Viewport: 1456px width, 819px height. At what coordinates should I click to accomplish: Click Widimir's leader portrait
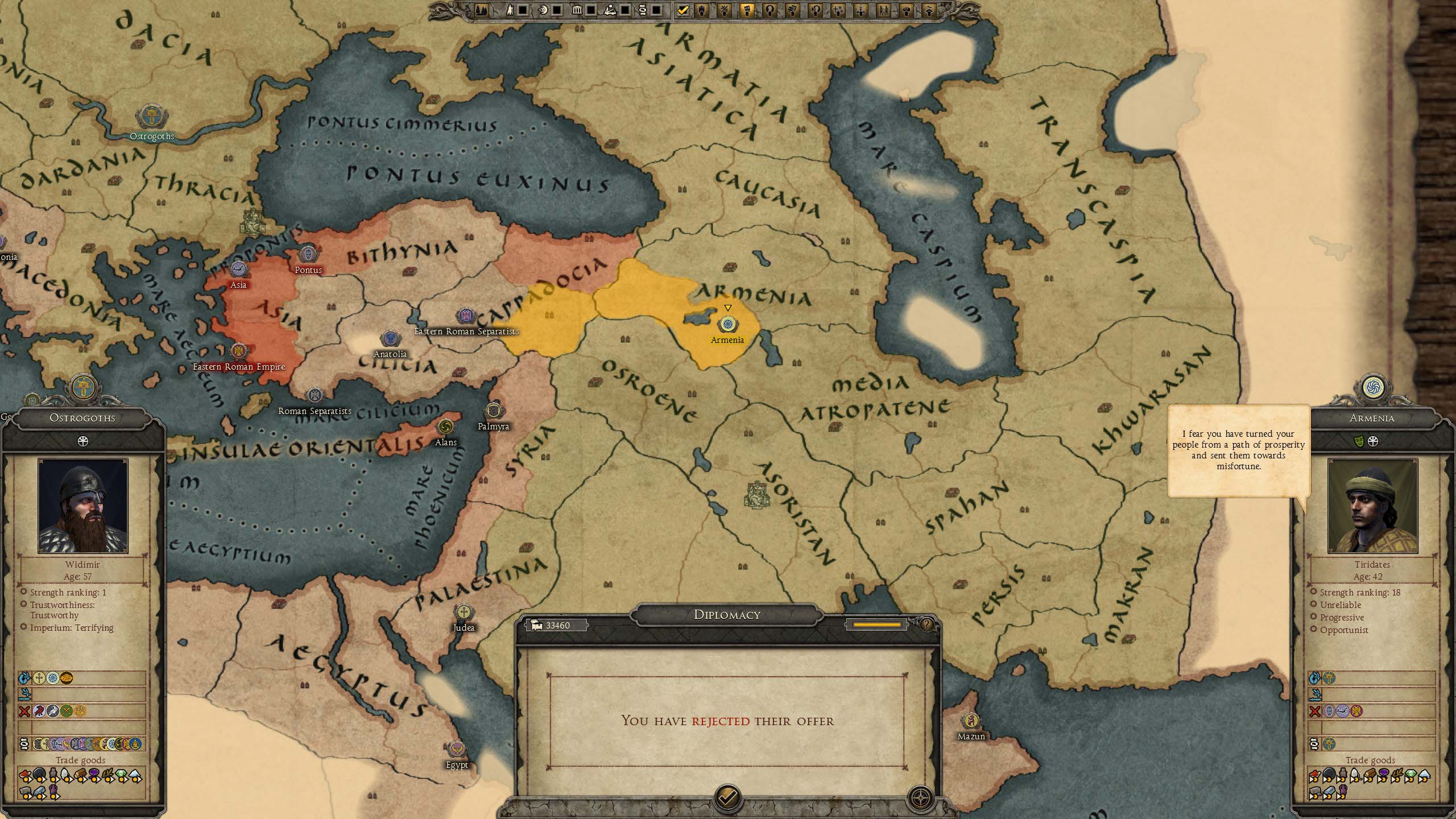coord(83,506)
